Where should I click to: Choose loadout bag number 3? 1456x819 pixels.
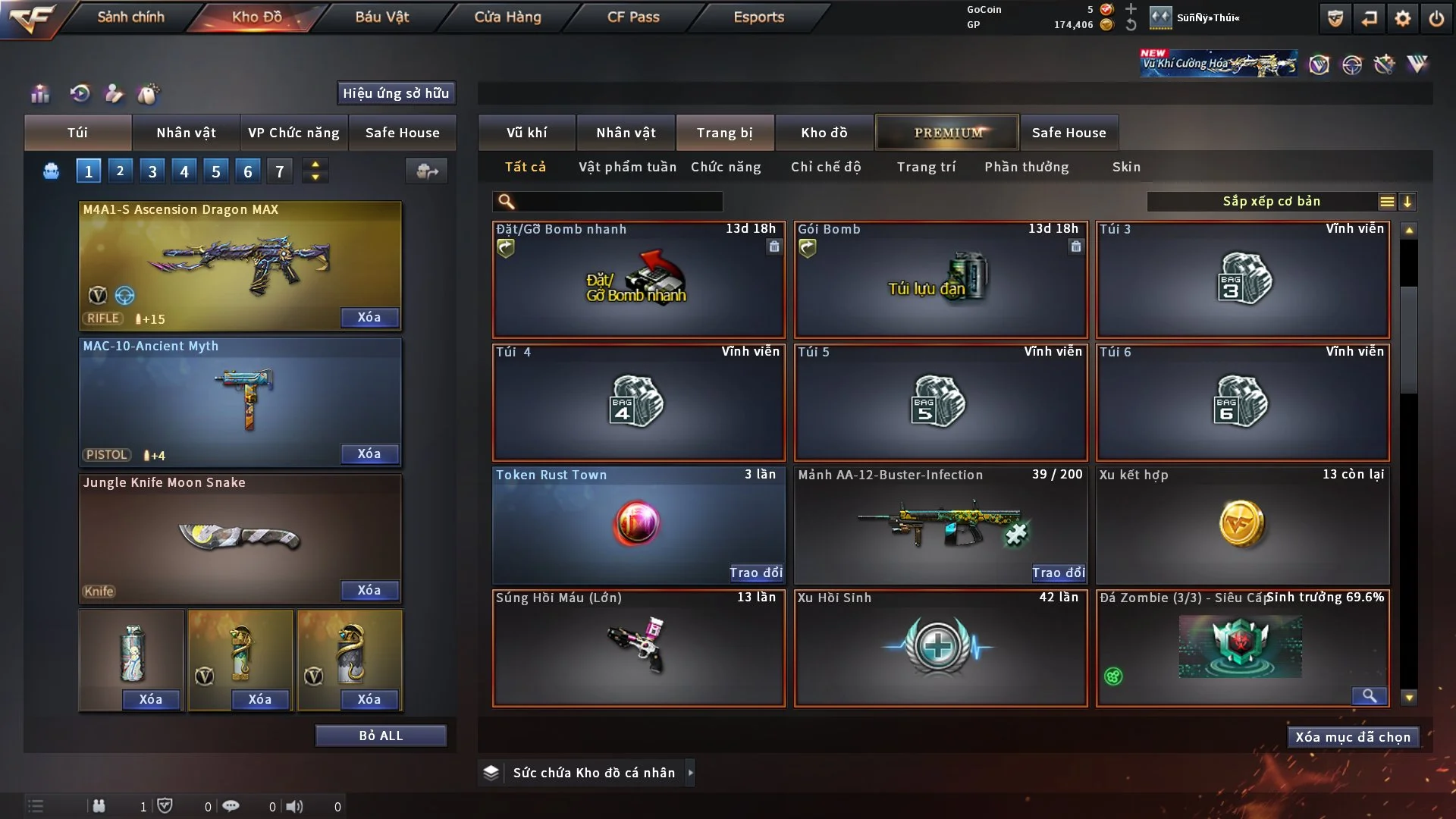coord(152,171)
